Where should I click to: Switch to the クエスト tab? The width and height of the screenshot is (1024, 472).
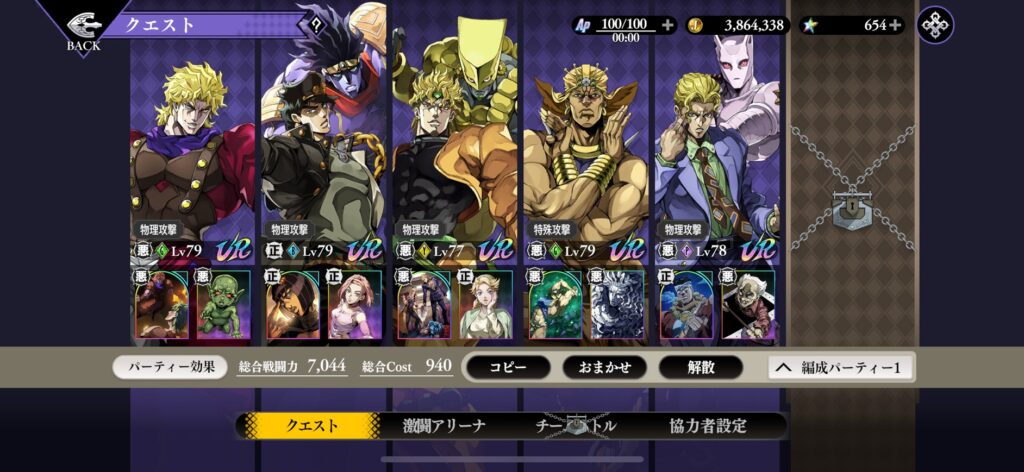pyautogui.click(x=312, y=425)
